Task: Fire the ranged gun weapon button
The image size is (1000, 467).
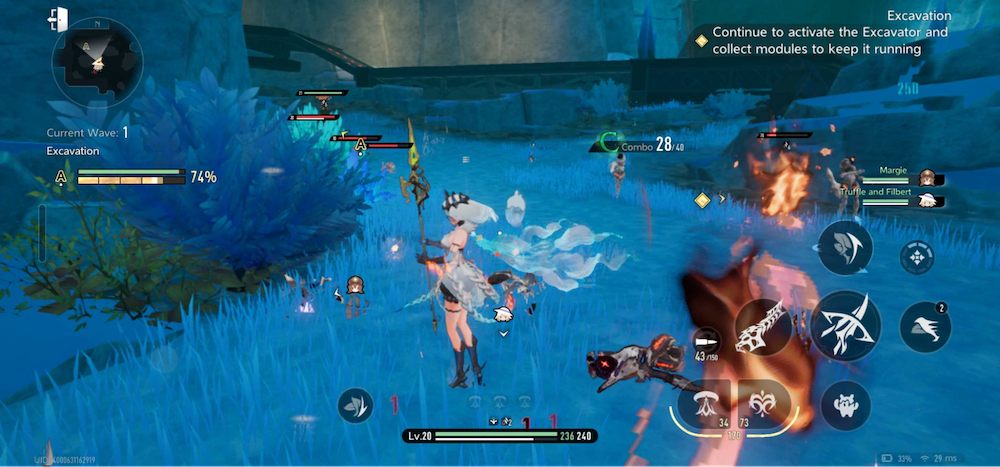Action: [x=765, y=328]
